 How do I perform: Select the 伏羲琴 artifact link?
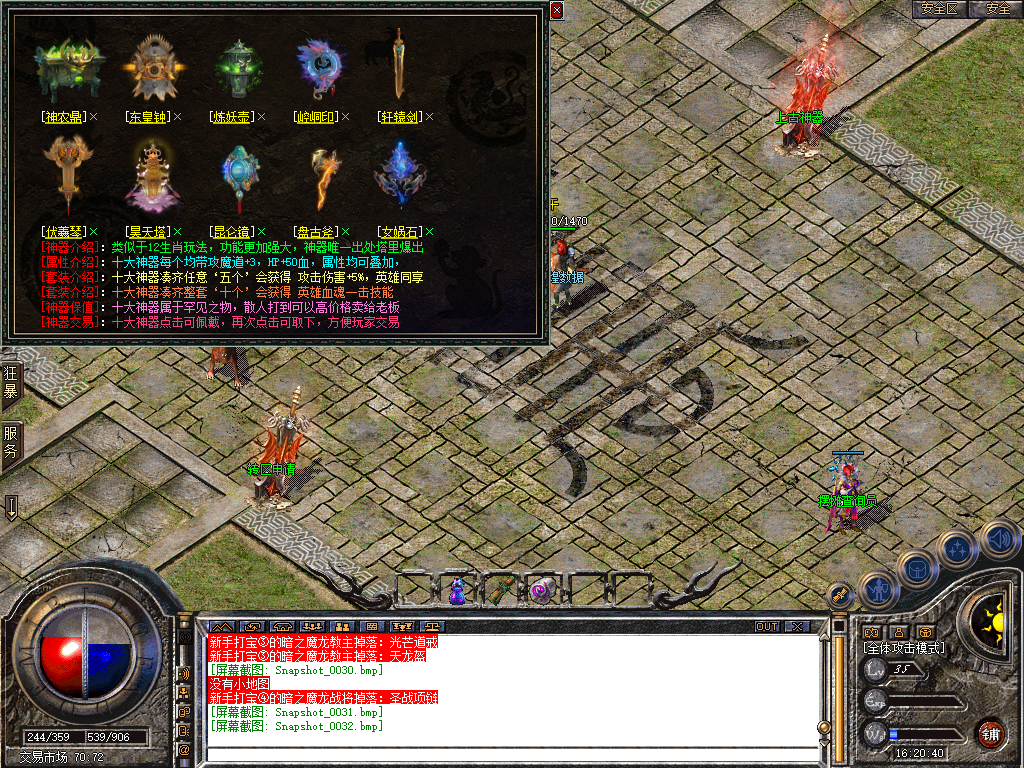63,231
